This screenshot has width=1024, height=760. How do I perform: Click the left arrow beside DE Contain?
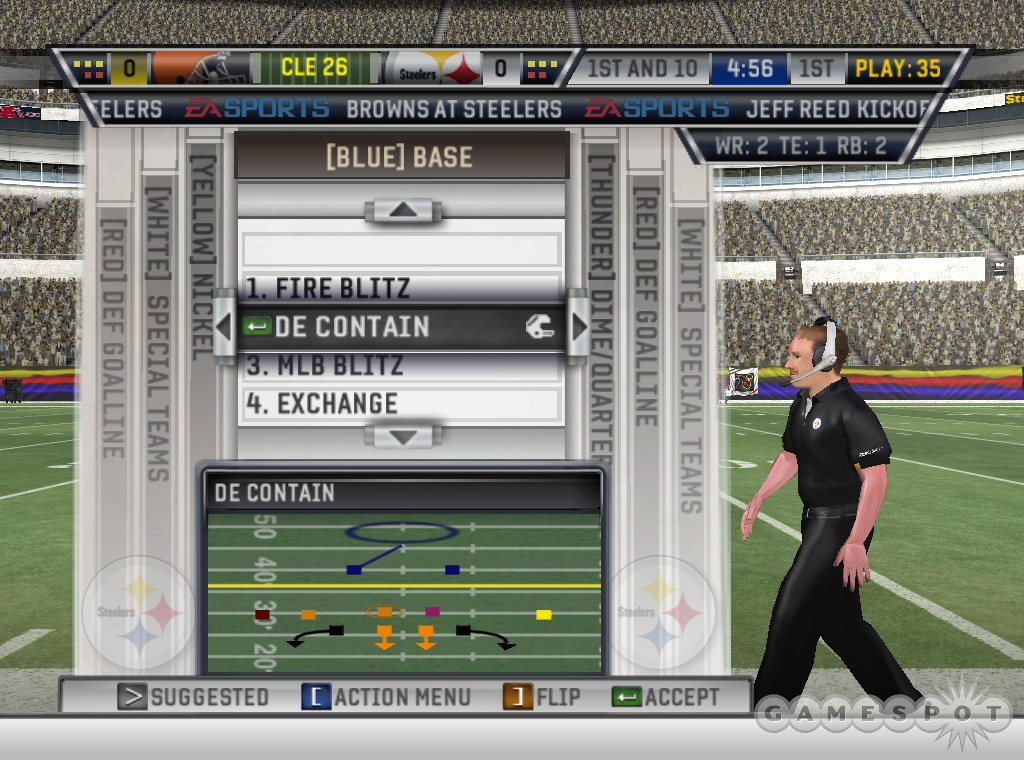pyautogui.click(x=225, y=326)
